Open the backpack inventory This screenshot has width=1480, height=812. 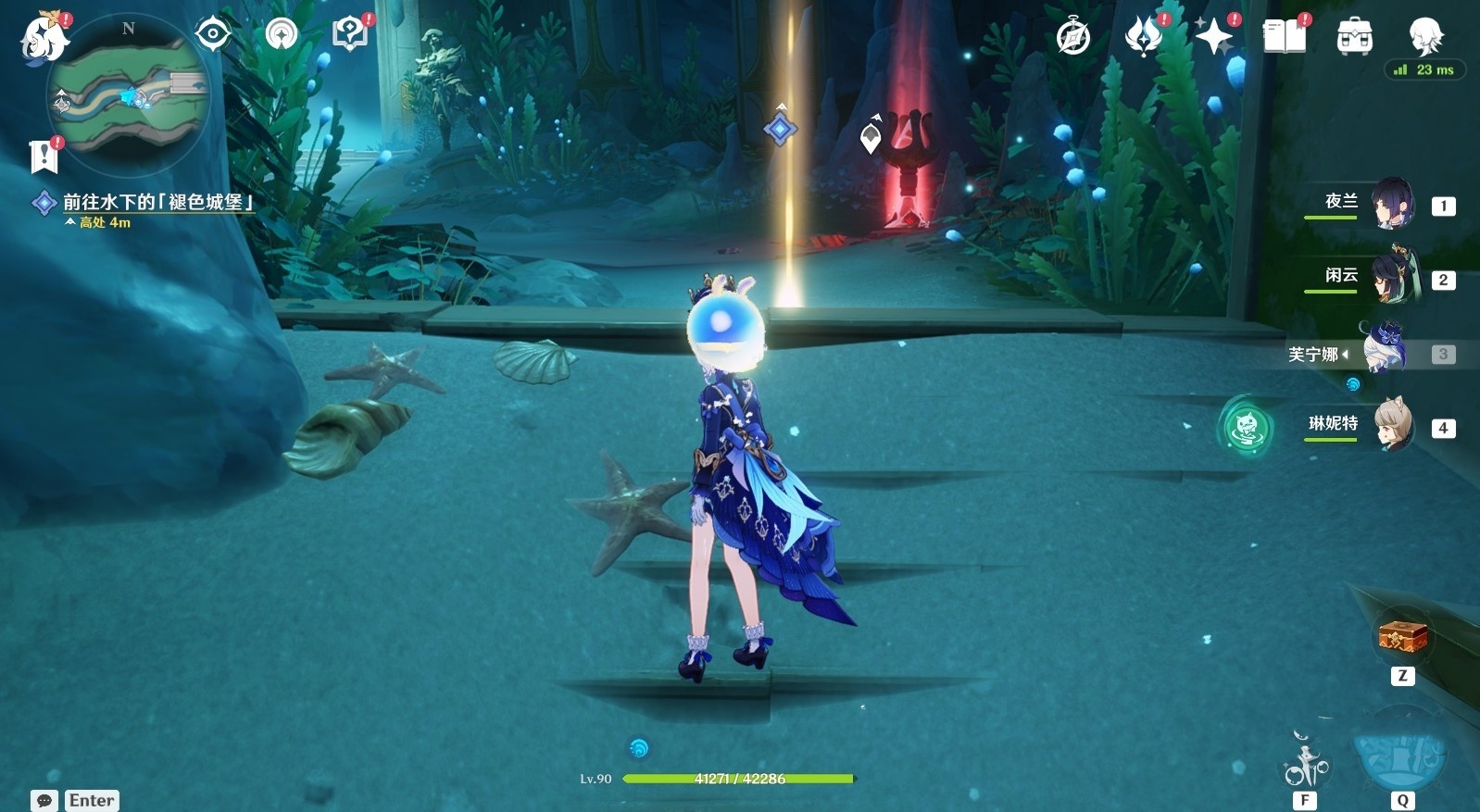tap(1354, 37)
